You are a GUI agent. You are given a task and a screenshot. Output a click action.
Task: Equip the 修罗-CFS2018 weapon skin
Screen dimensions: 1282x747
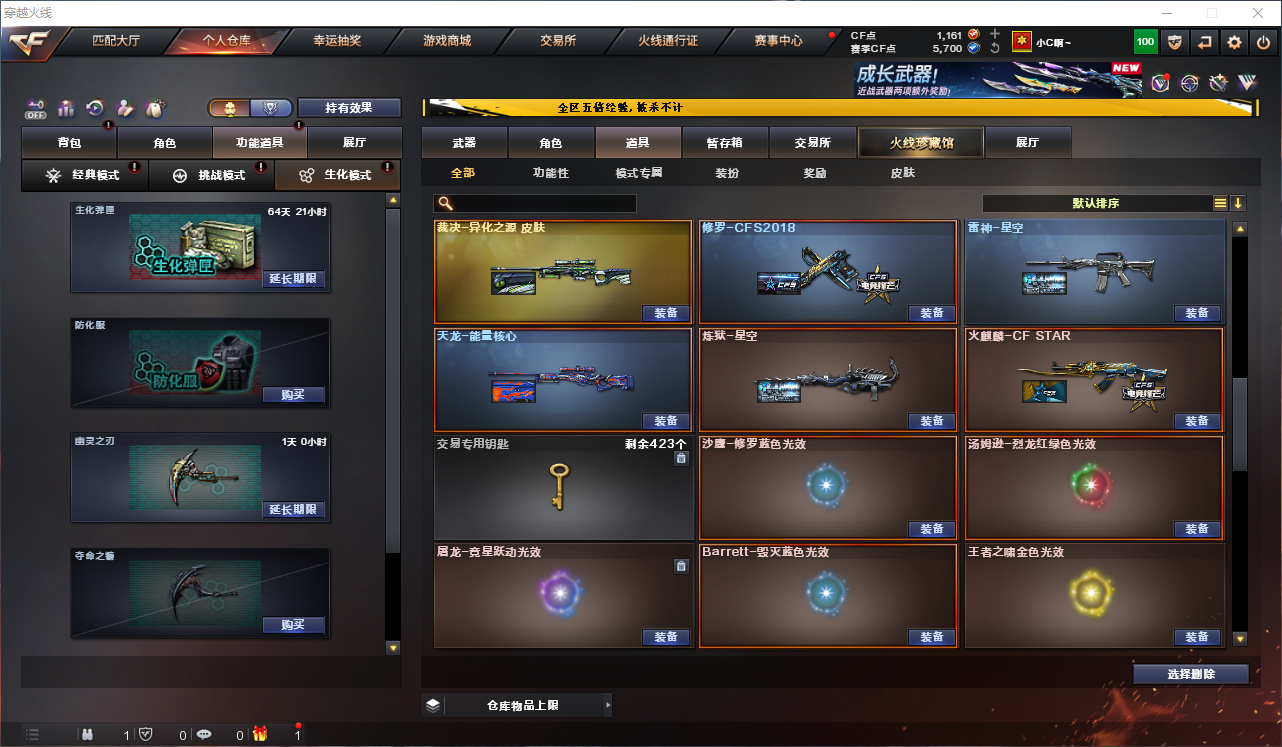pos(931,313)
